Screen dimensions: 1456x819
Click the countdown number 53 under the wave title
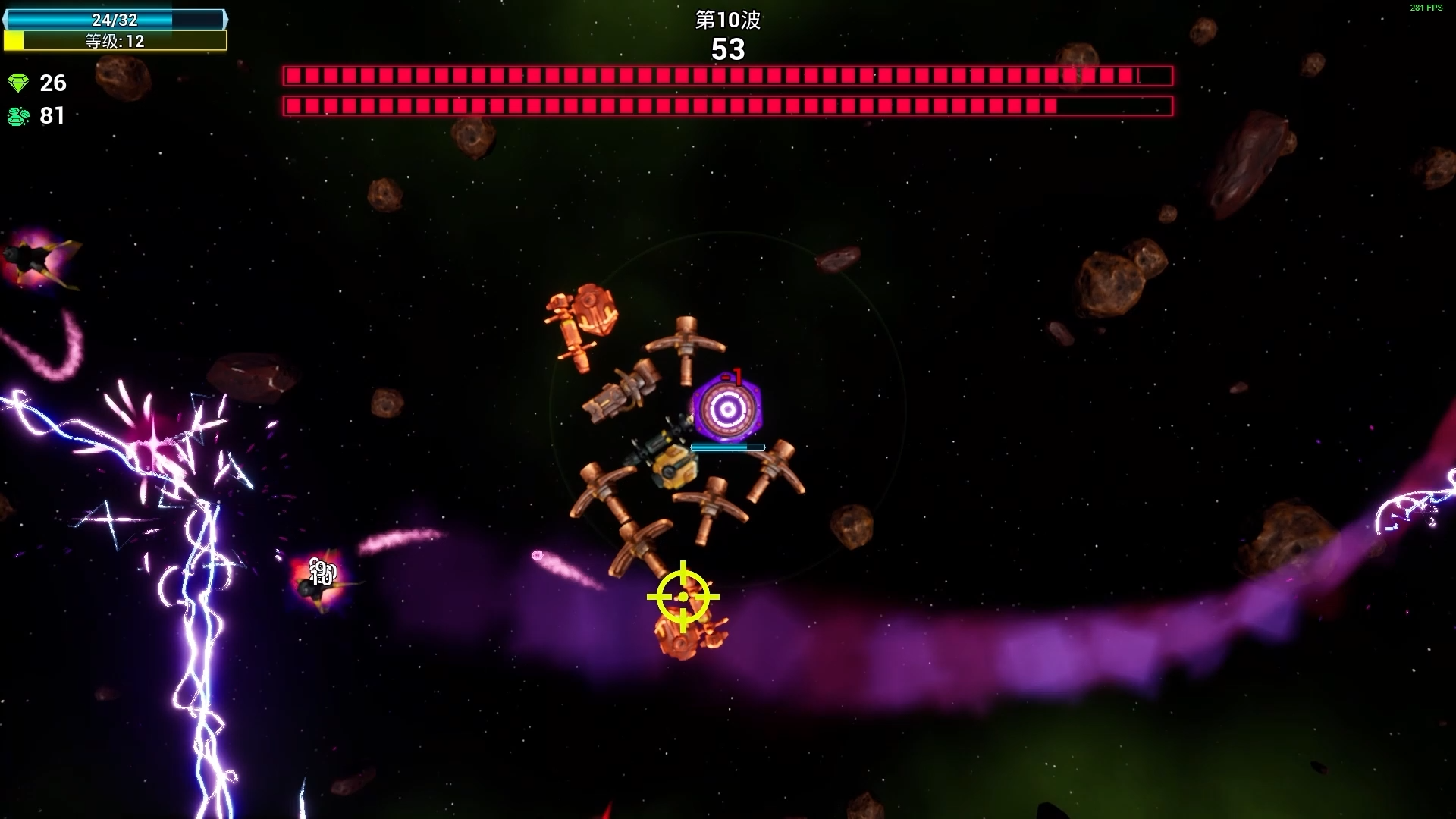[729, 51]
